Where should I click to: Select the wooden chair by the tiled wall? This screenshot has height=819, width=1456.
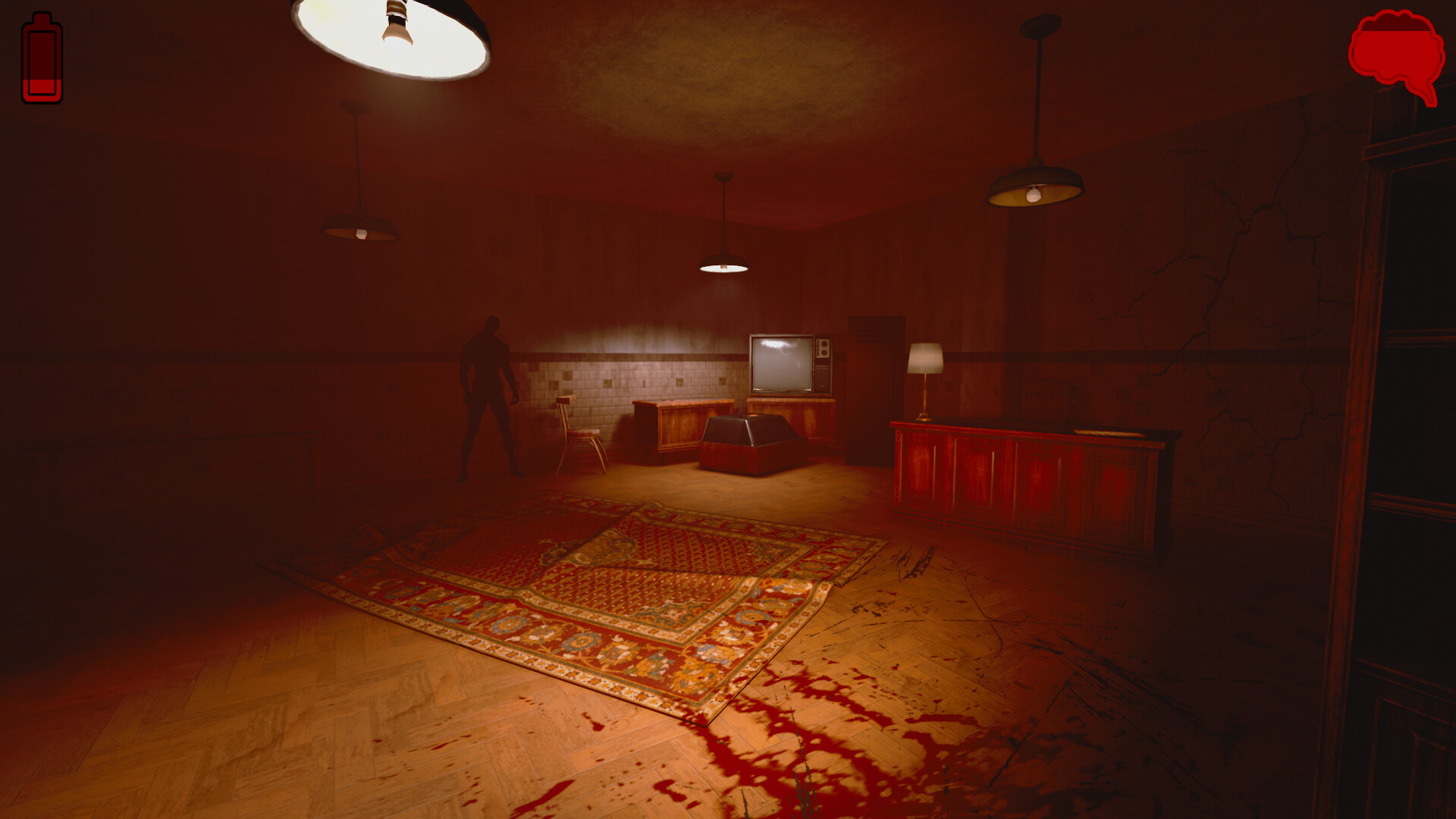pyautogui.click(x=580, y=428)
